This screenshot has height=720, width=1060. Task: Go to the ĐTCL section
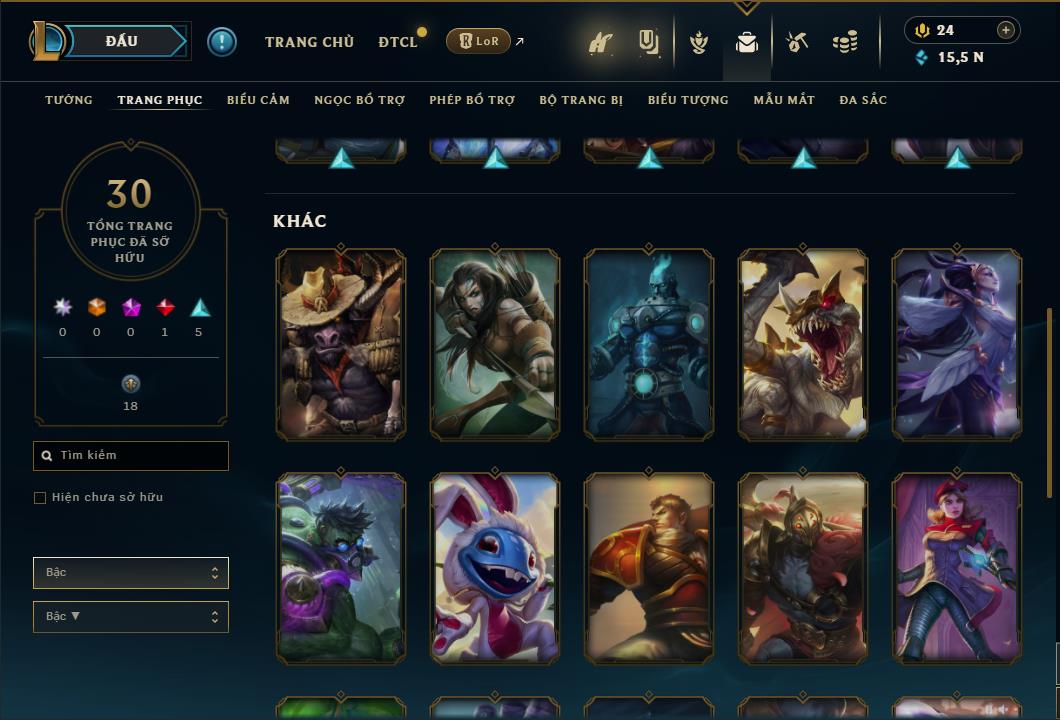click(x=398, y=42)
